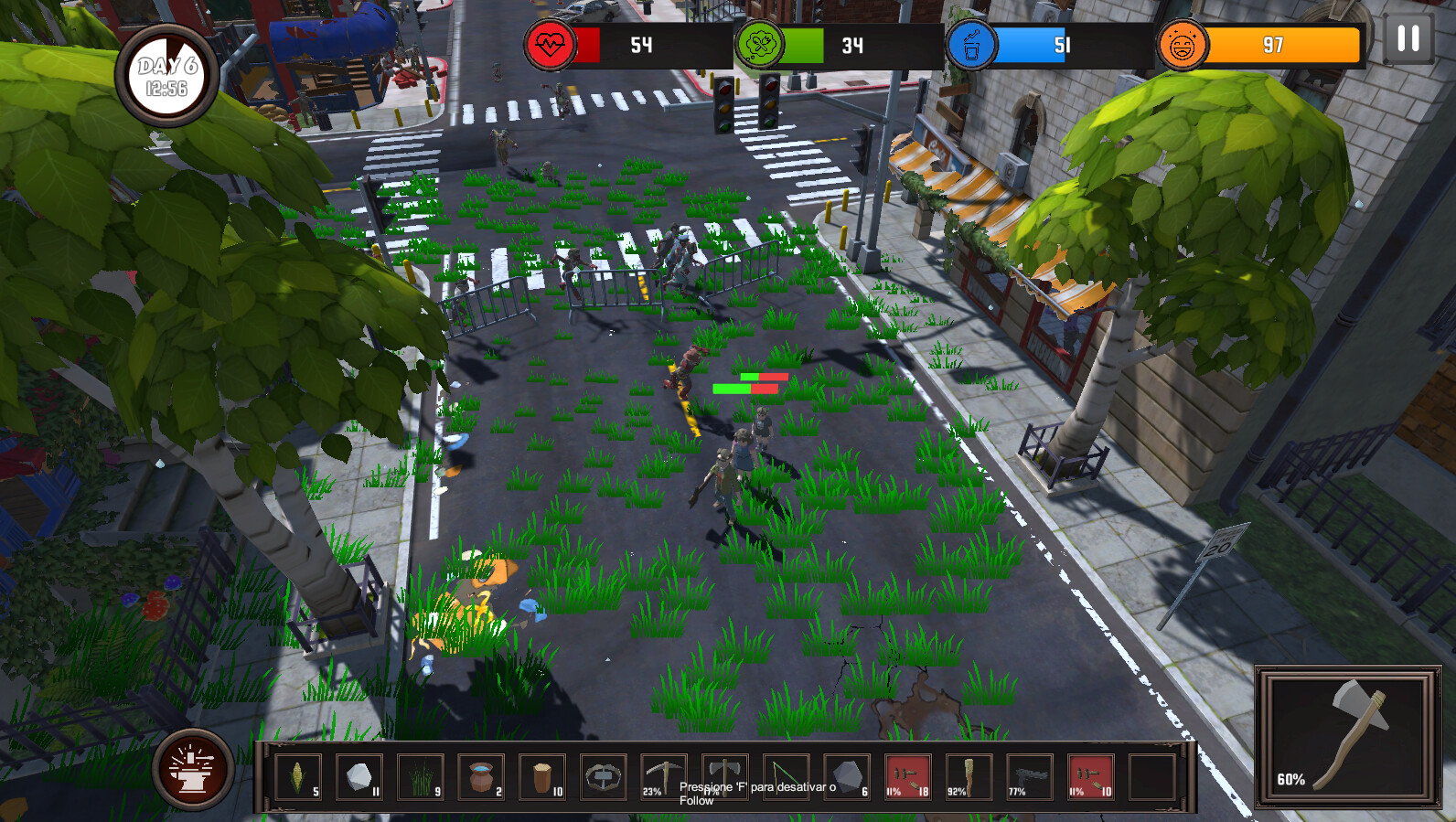Click the thirst cup icon
This screenshot has width=1456, height=822.
(973, 43)
